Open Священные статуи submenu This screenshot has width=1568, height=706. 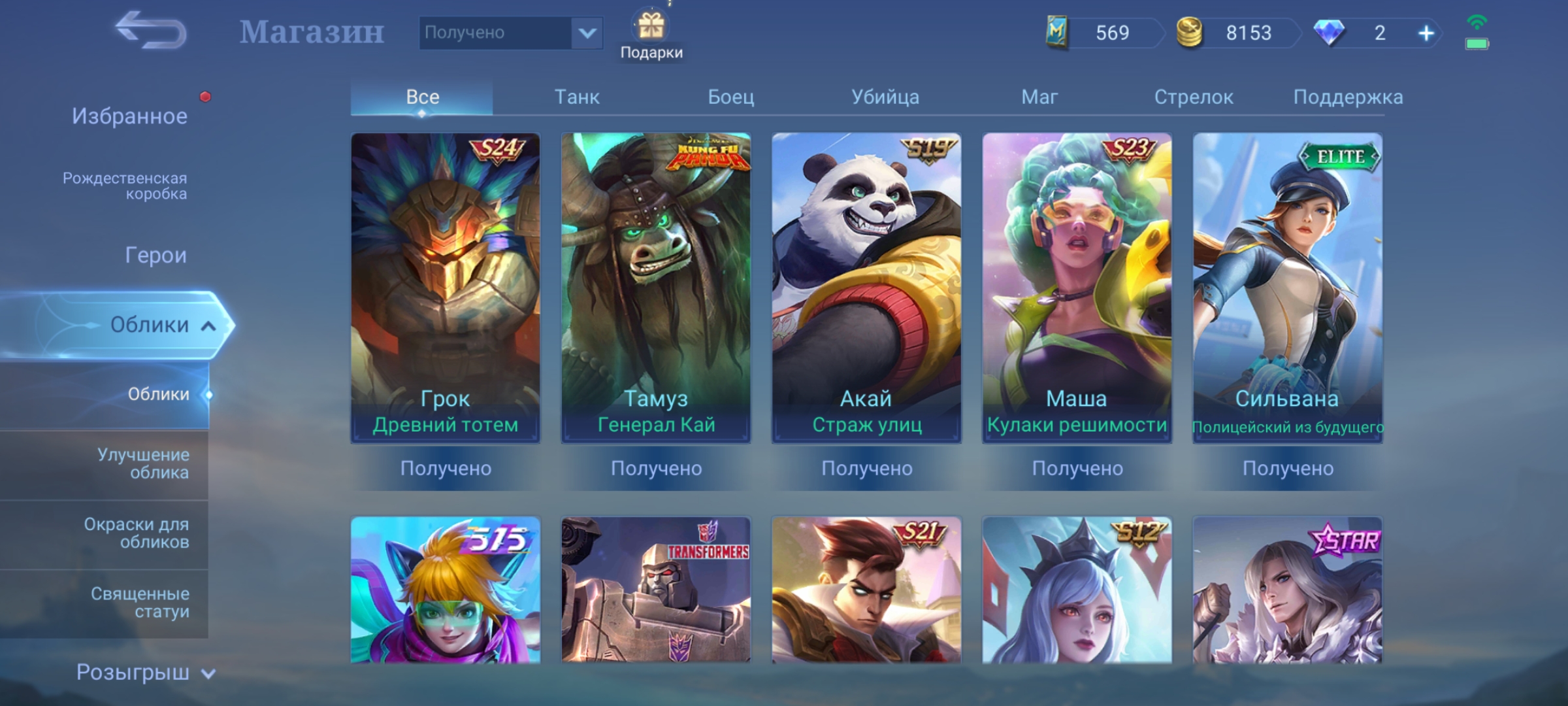(140, 602)
